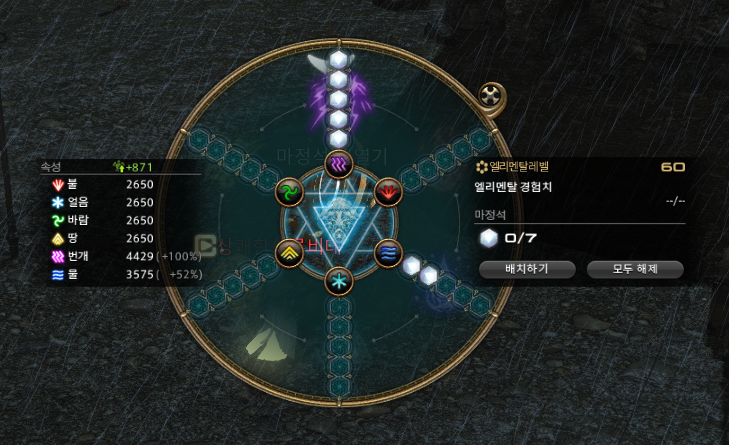Select the yellow earth element node
The height and width of the screenshot is (445, 729).
(290, 253)
